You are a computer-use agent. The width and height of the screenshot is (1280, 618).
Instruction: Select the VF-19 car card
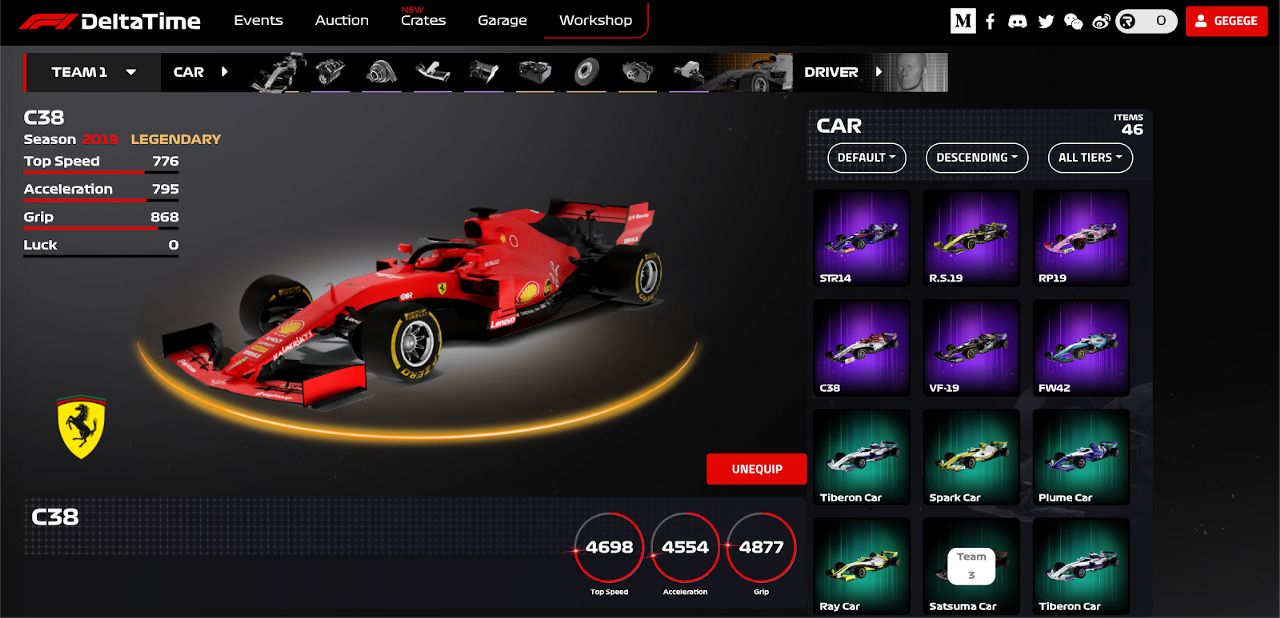click(971, 349)
